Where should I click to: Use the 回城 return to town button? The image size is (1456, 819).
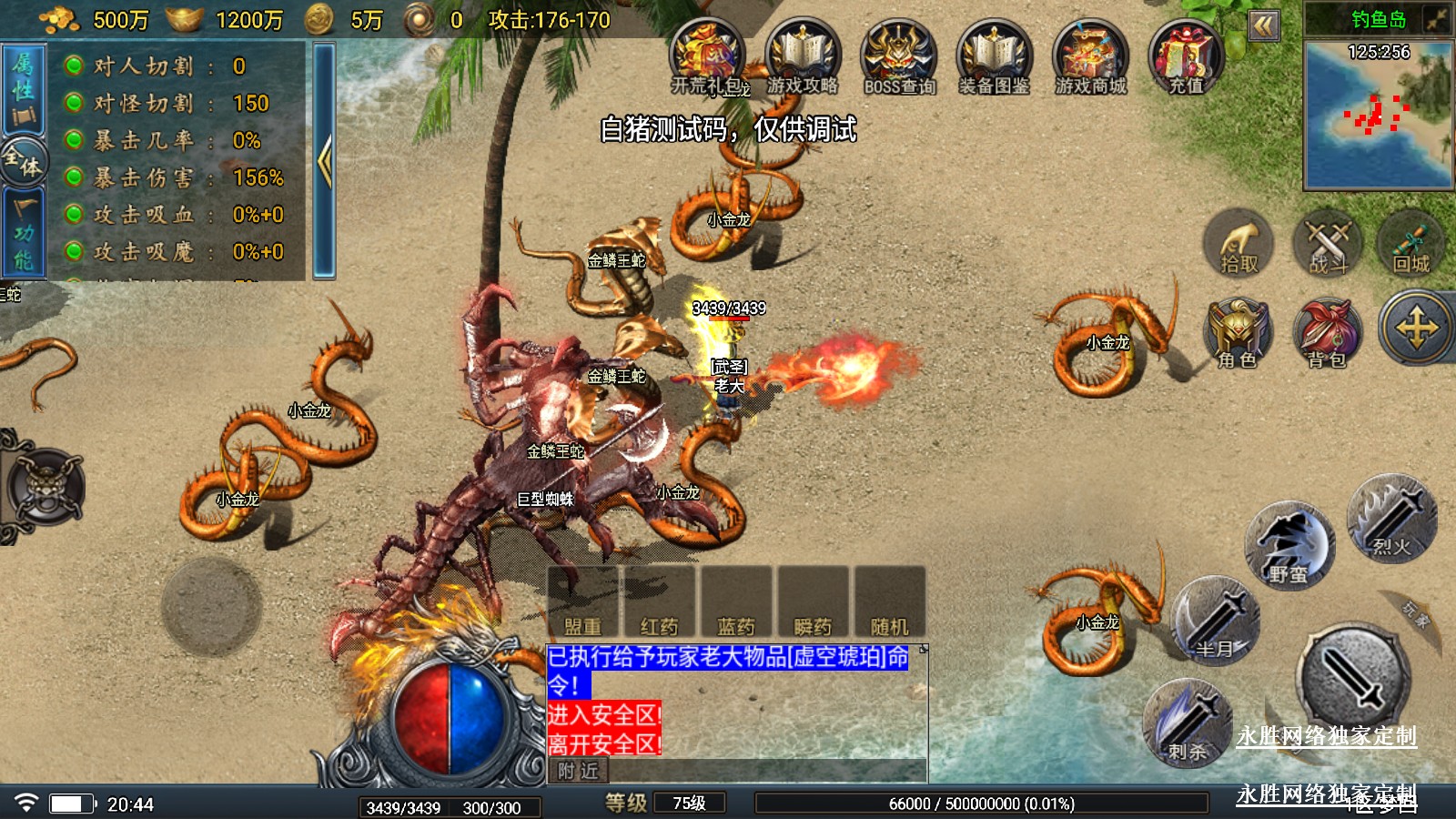click(x=1411, y=243)
